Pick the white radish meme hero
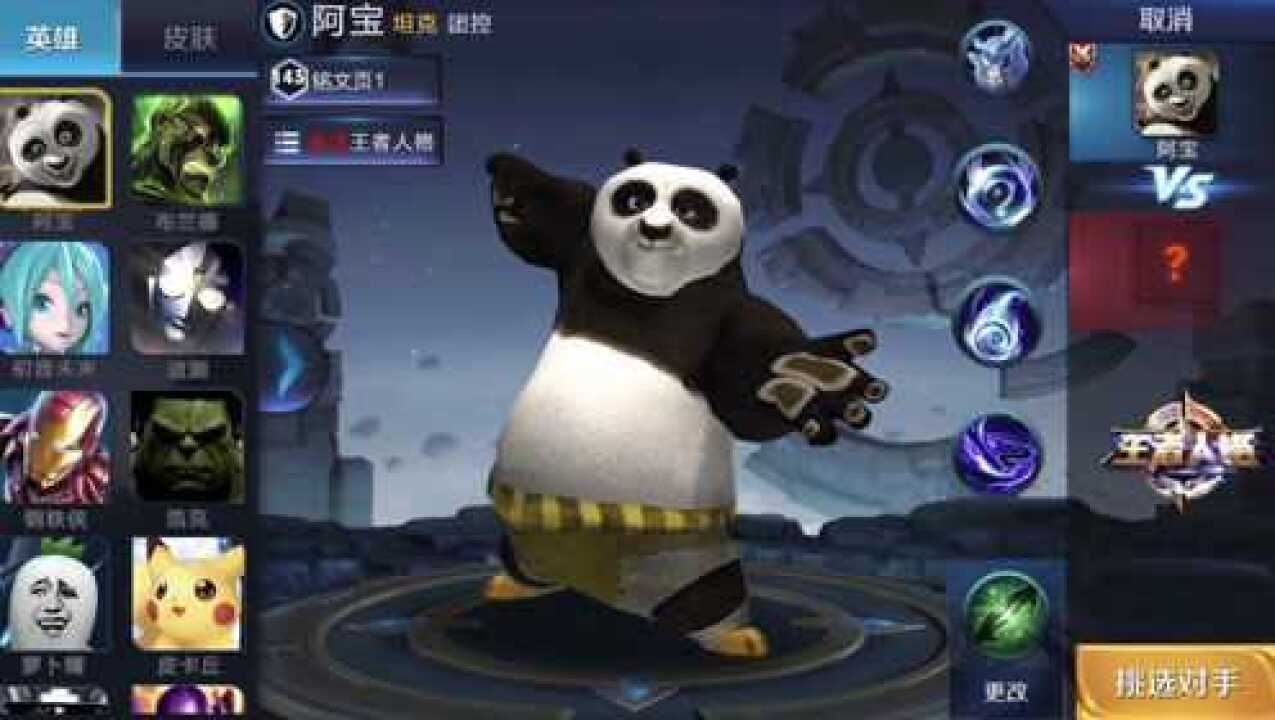Image resolution: width=1275 pixels, height=720 pixels. (54, 595)
